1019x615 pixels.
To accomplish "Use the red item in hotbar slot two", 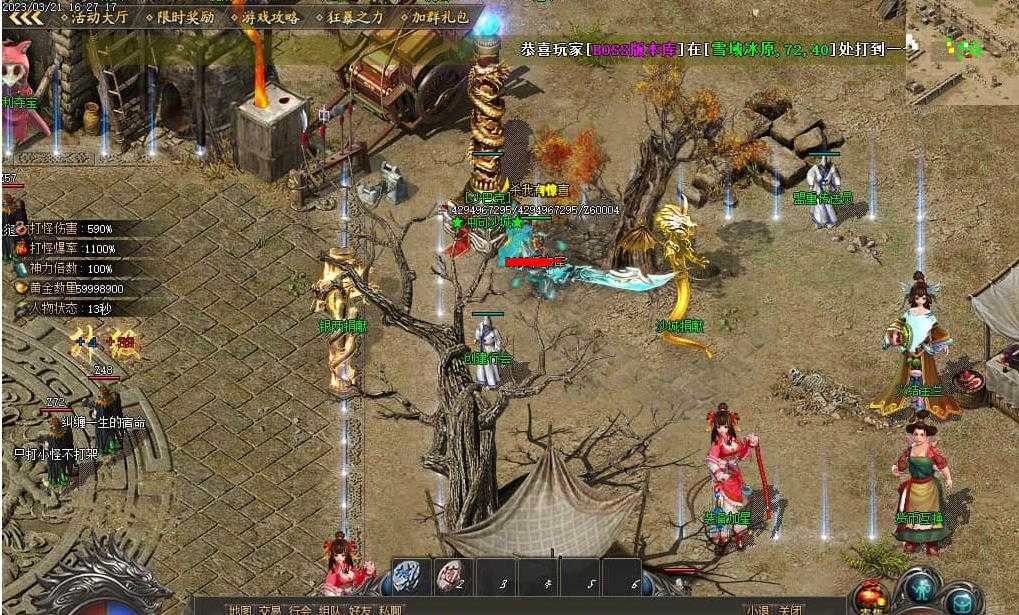I will point(452,575).
